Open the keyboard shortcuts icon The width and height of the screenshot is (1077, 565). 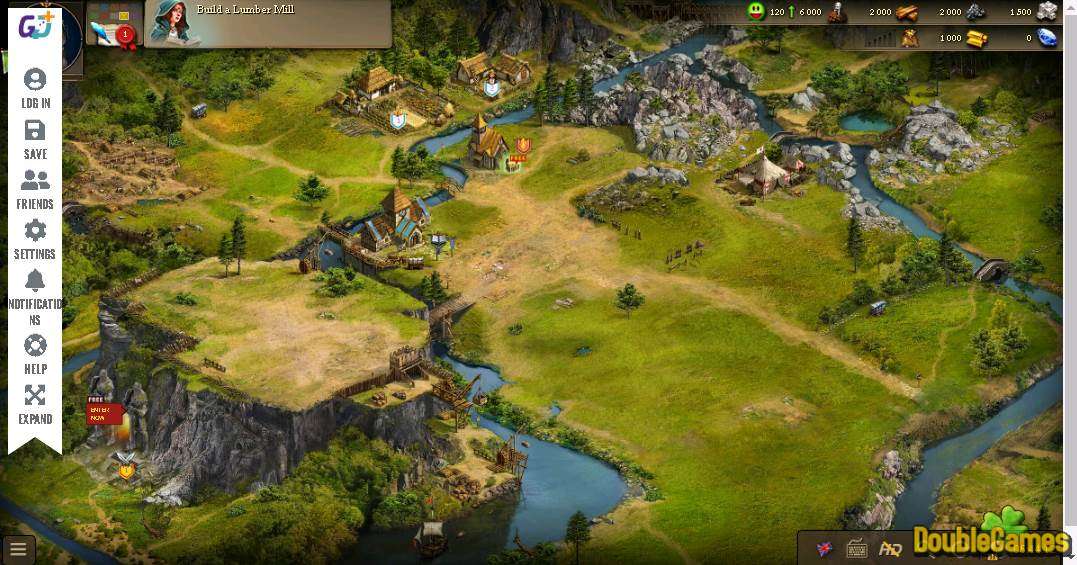[x=857, y=548]
